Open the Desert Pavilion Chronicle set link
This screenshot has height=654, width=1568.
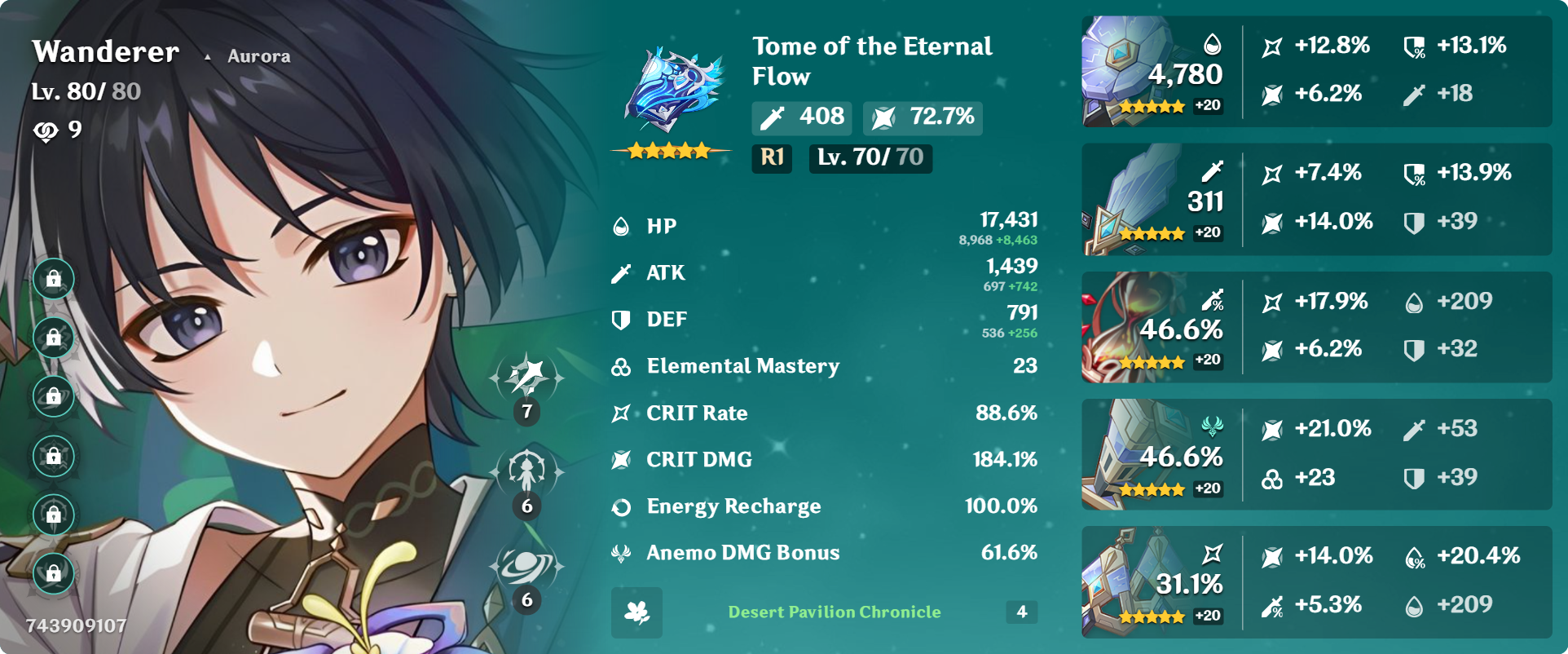click(x=834, y=612)
